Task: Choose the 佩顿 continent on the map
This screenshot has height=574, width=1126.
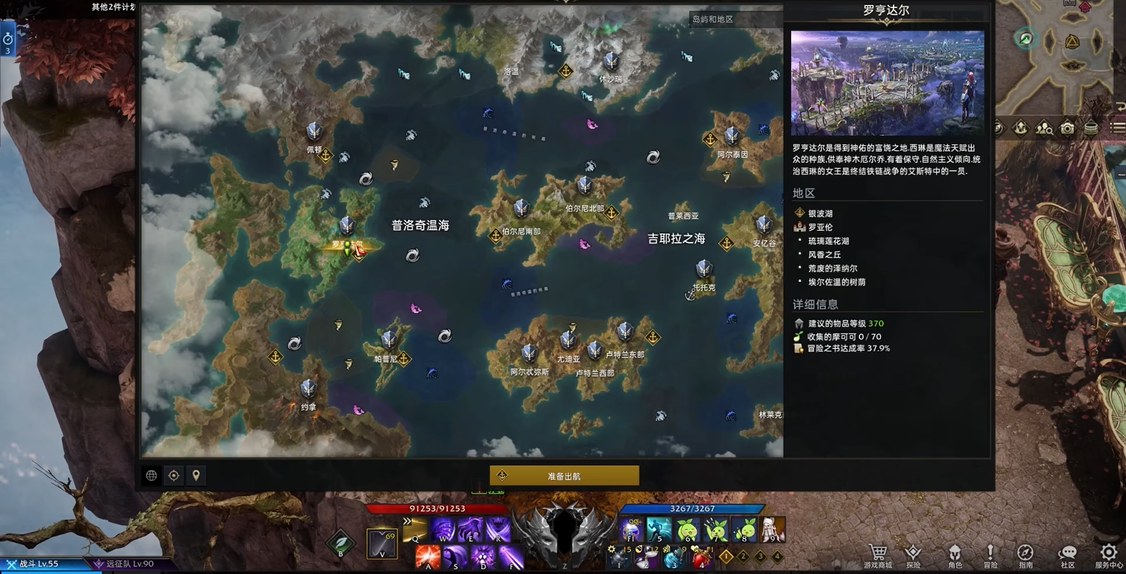Action: 314,132
